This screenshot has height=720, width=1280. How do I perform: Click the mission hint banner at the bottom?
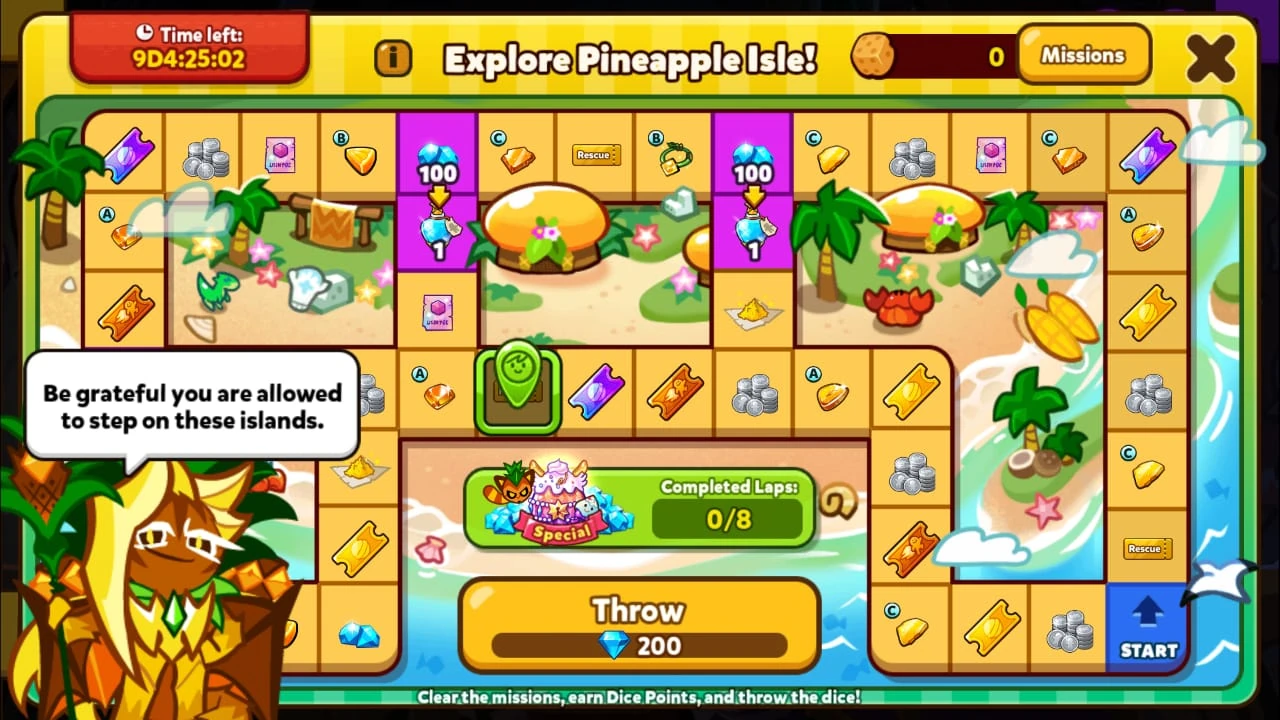(640, 699)
